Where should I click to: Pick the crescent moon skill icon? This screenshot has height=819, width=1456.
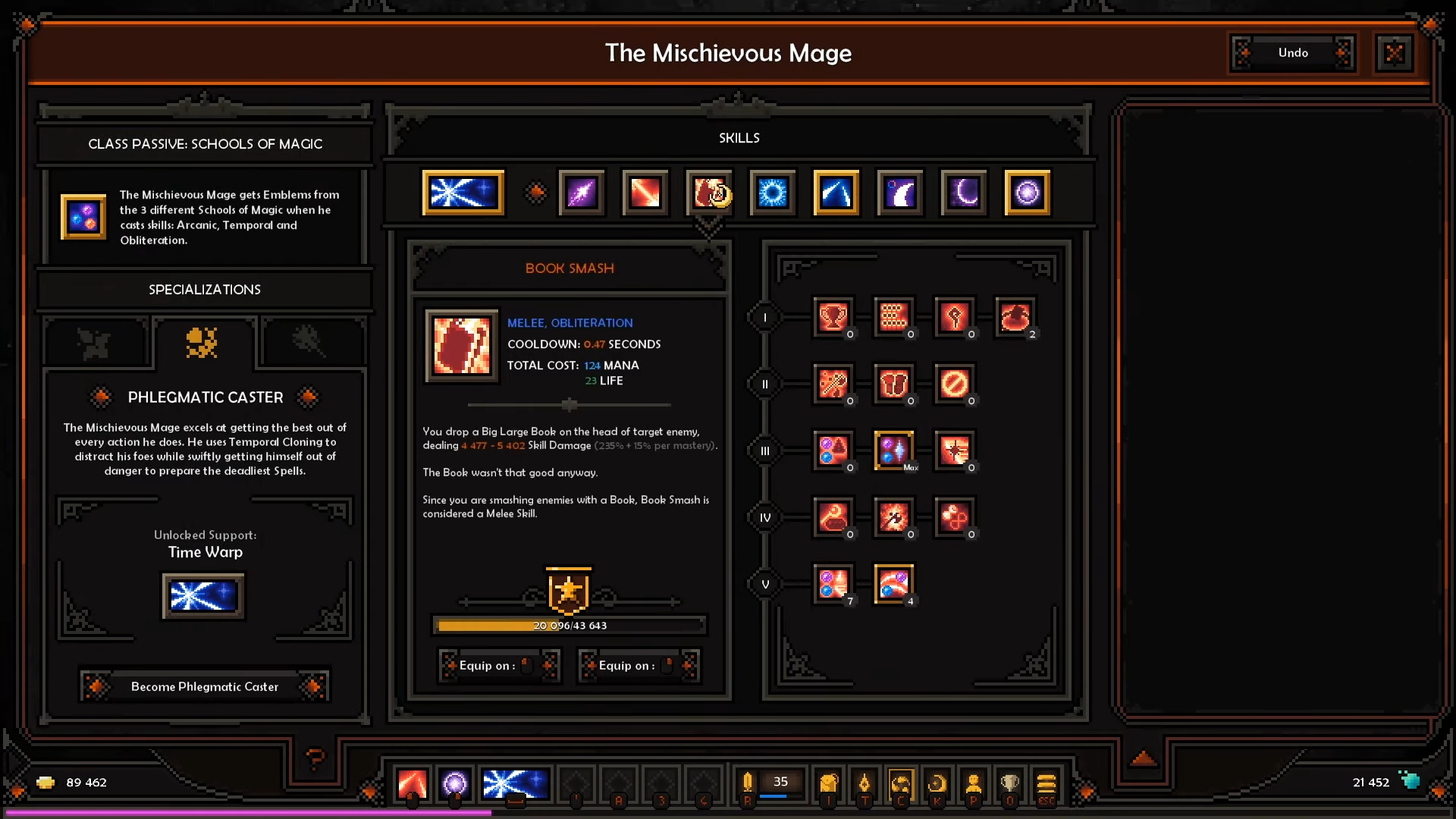point(964,193)
